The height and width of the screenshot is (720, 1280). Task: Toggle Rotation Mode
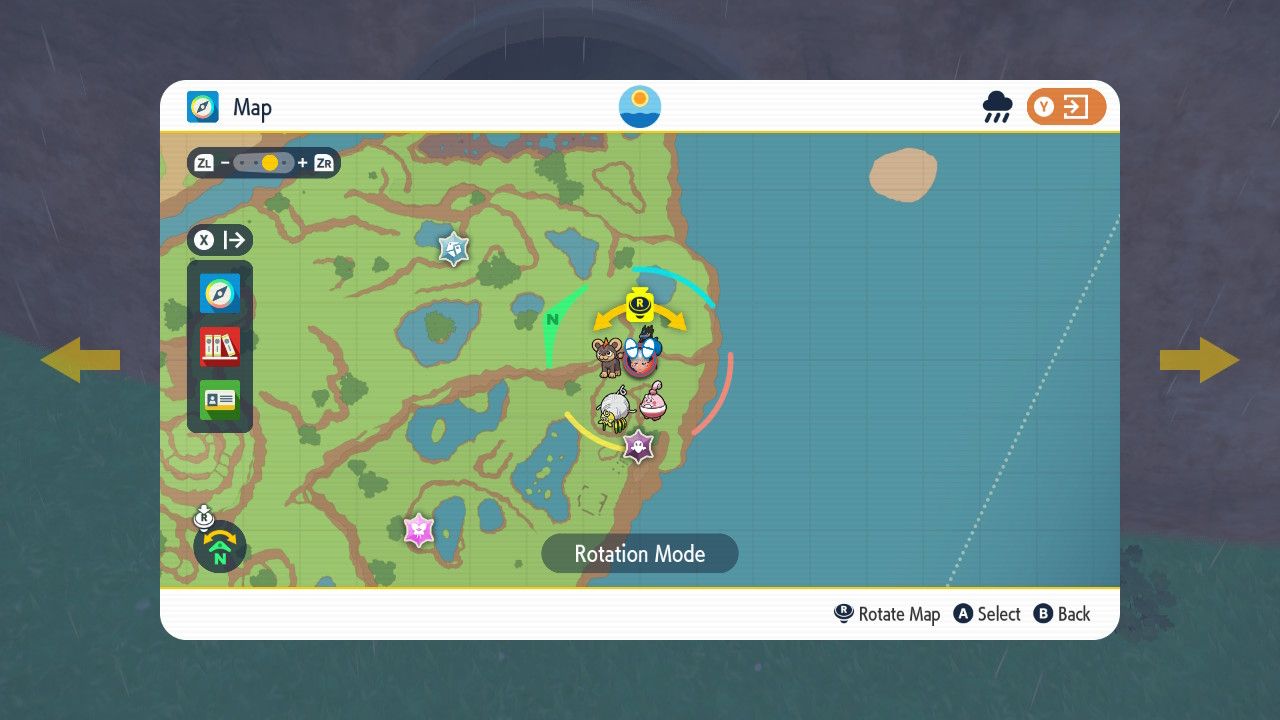coord(639,553)
